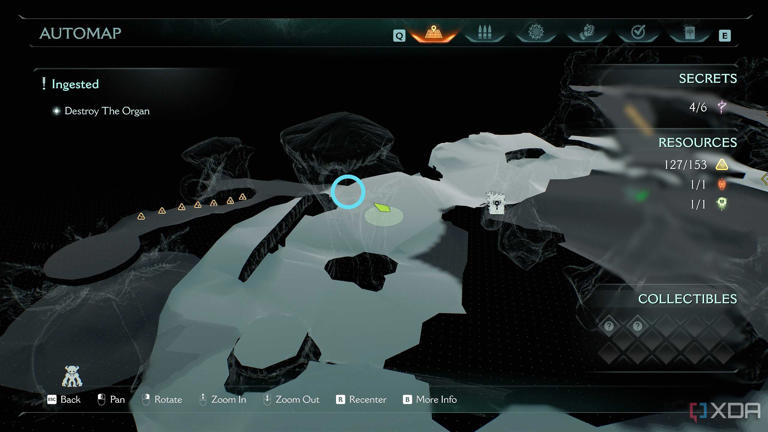Click the green player arrow marker

pyautogui.click(x=381, y=209)
